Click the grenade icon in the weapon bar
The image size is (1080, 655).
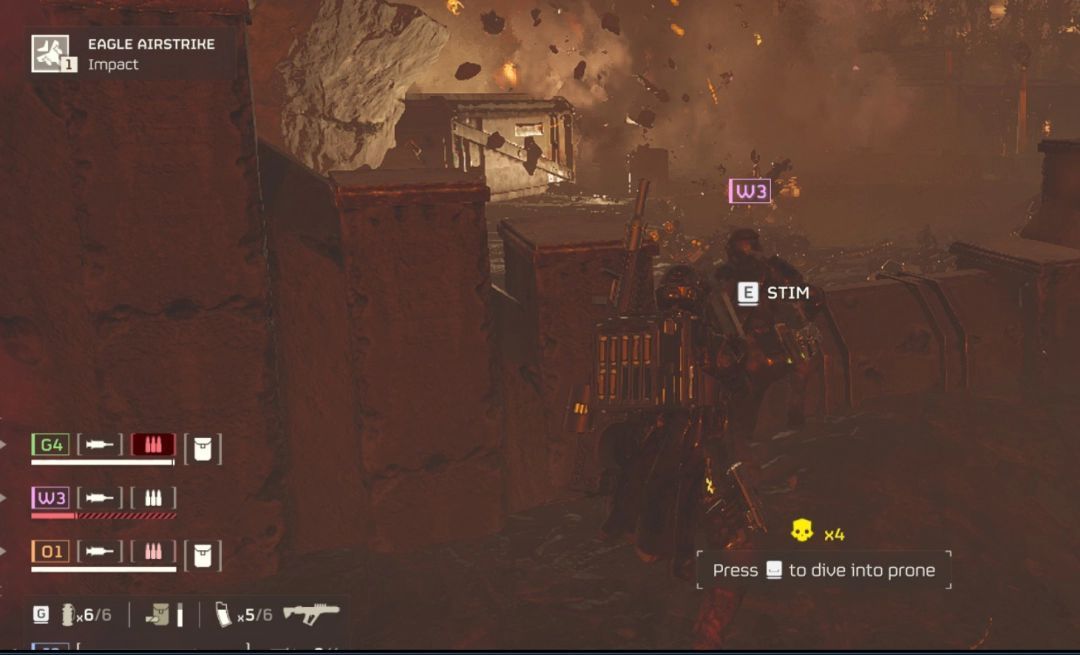click(x=68, y=615)
